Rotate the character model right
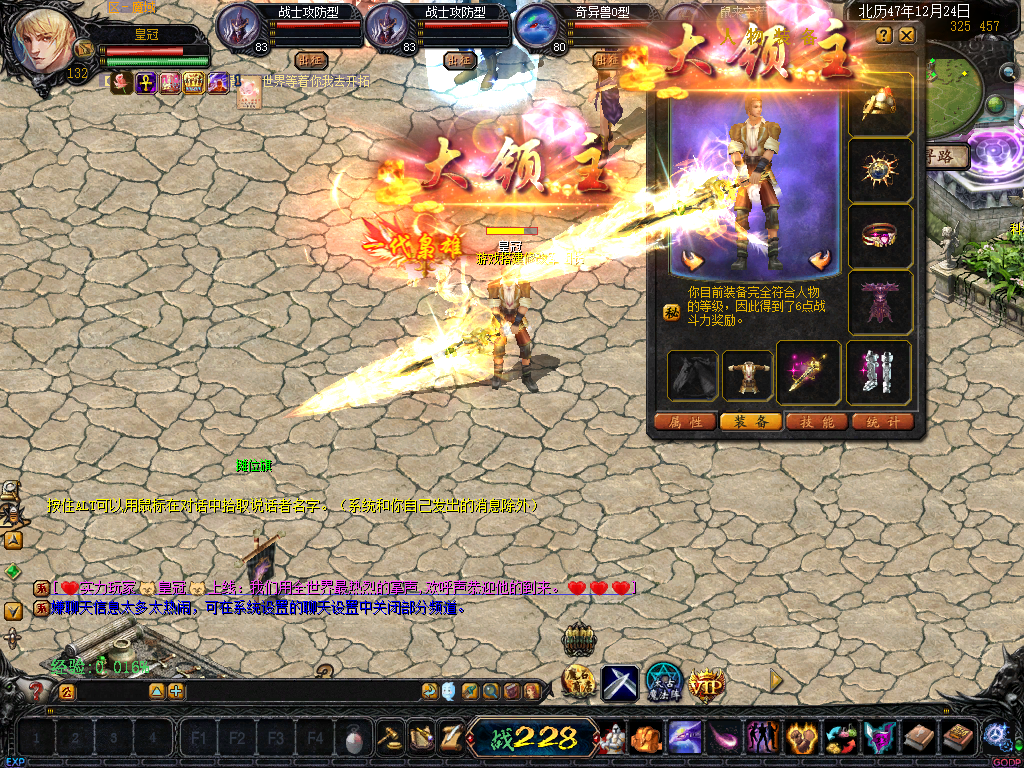 (x=820, y=261)
